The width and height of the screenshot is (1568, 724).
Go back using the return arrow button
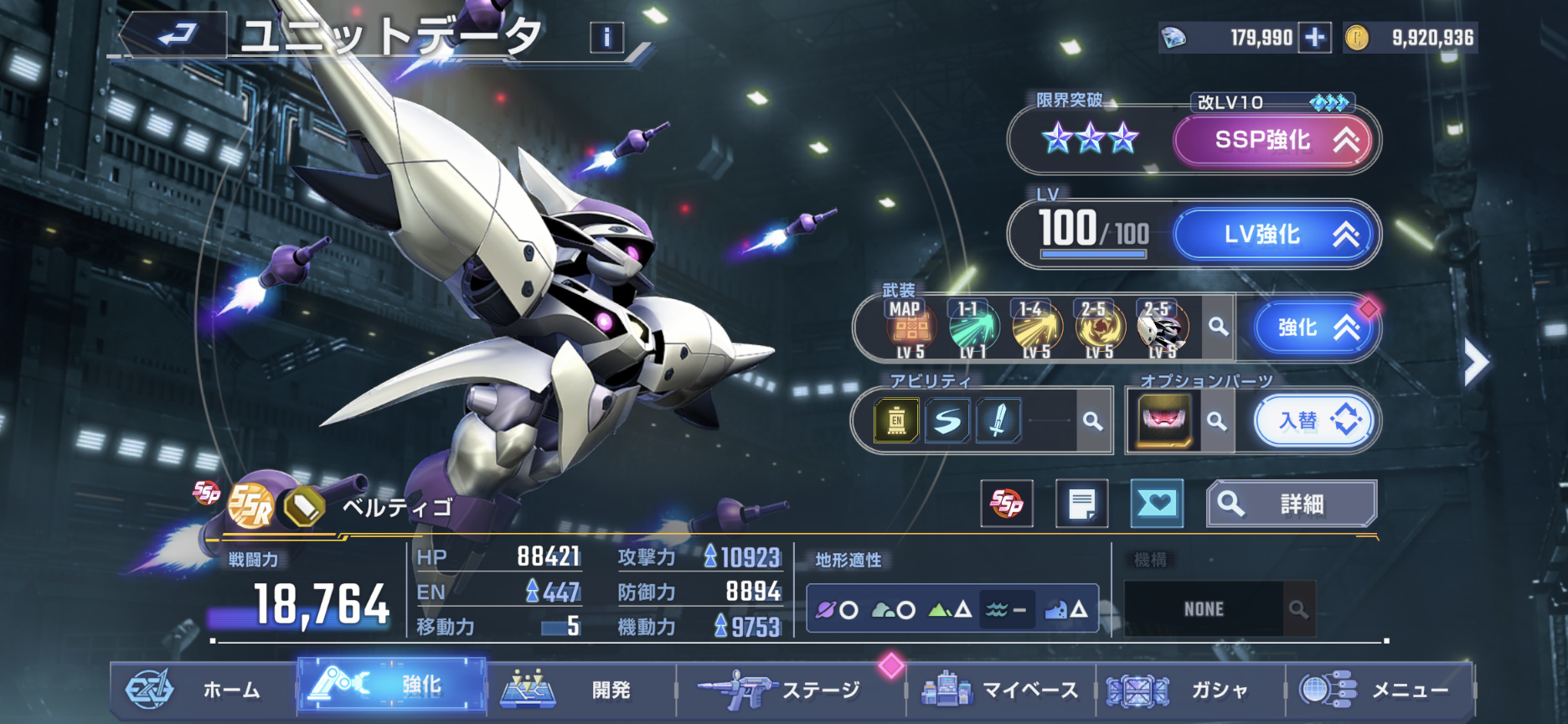(176, 35)
